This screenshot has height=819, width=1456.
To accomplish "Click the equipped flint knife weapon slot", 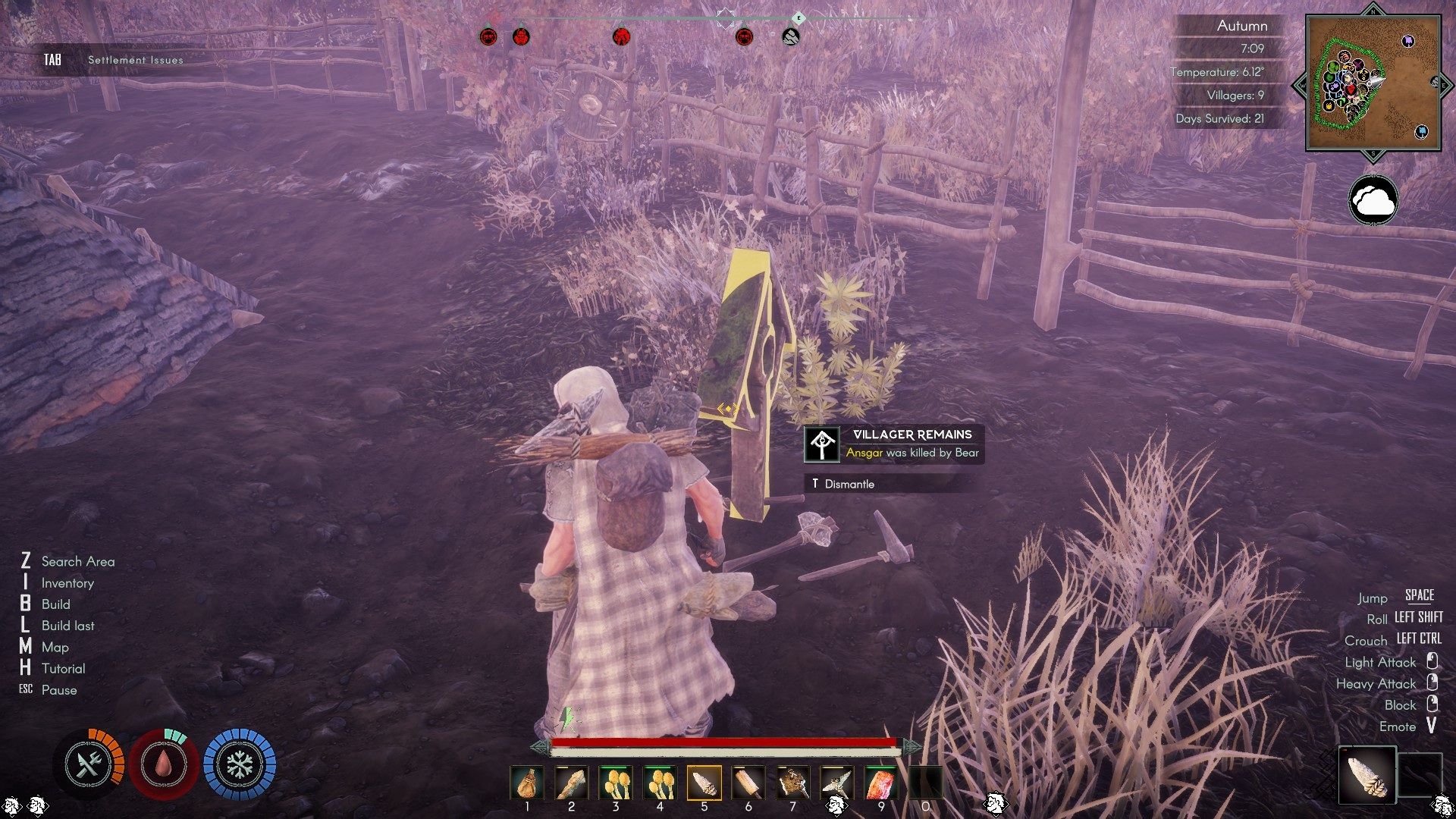I will [x=1368, y=775].
